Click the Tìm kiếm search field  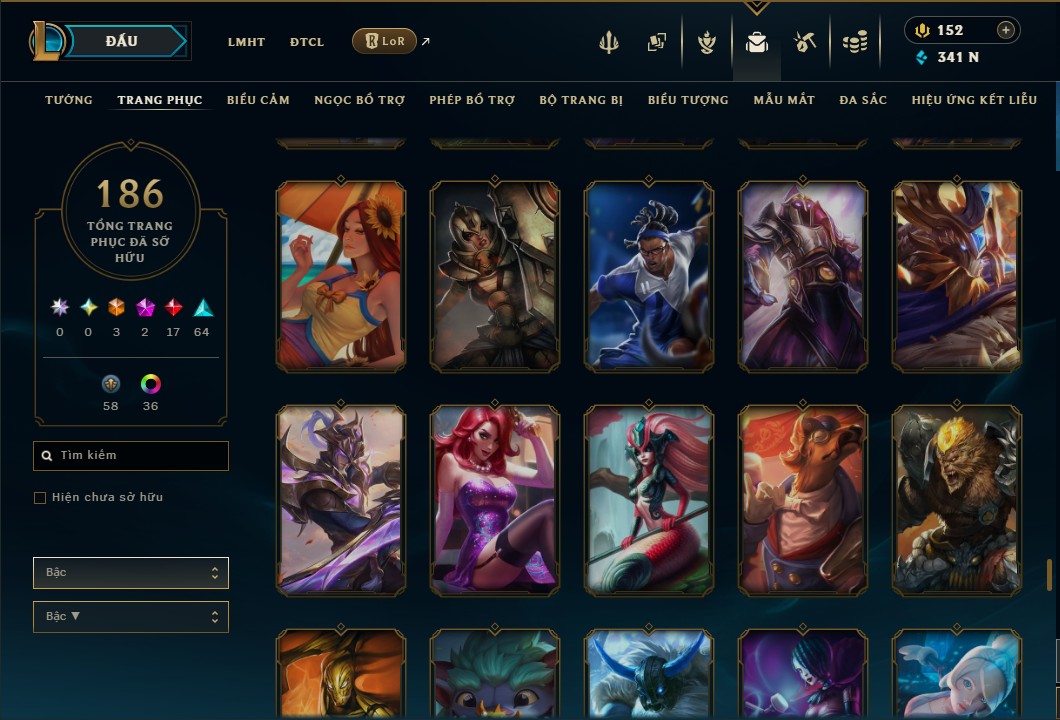point(131,456)
